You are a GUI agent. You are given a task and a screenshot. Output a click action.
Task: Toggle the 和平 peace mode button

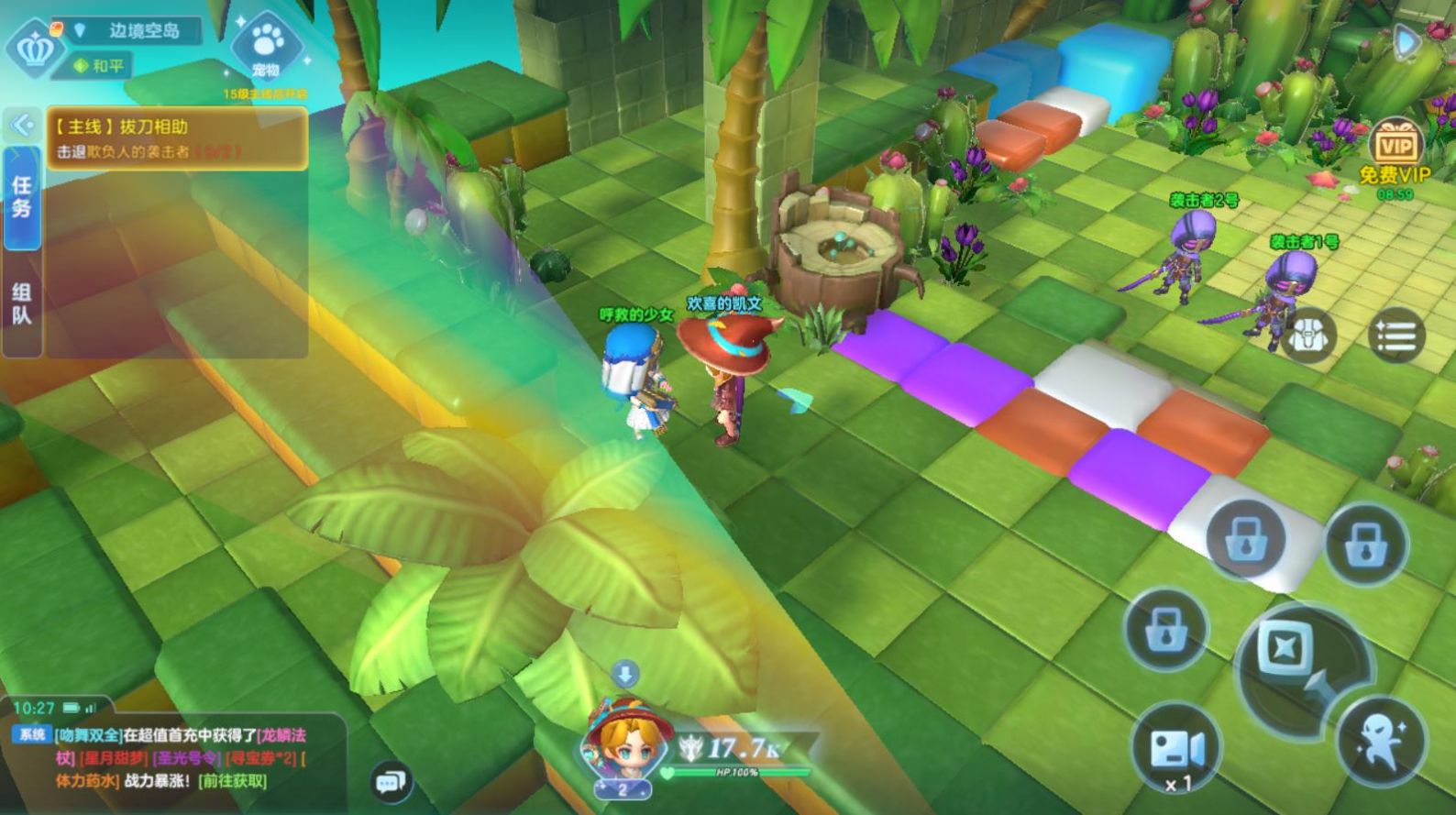pyautogui.click(x=99, y=66)
